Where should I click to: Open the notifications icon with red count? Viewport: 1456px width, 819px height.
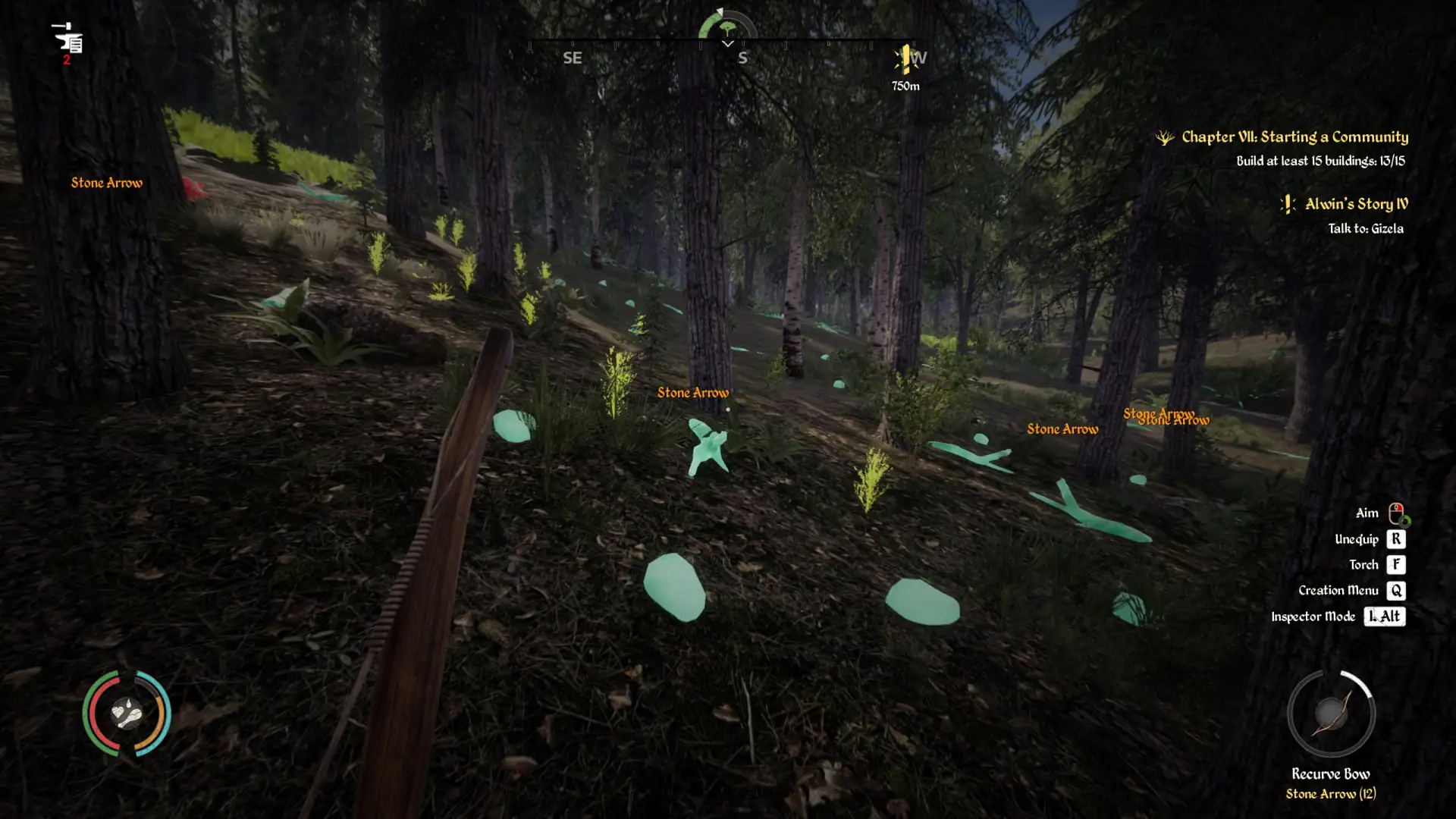pyautogui.click(x=68, y=42)
